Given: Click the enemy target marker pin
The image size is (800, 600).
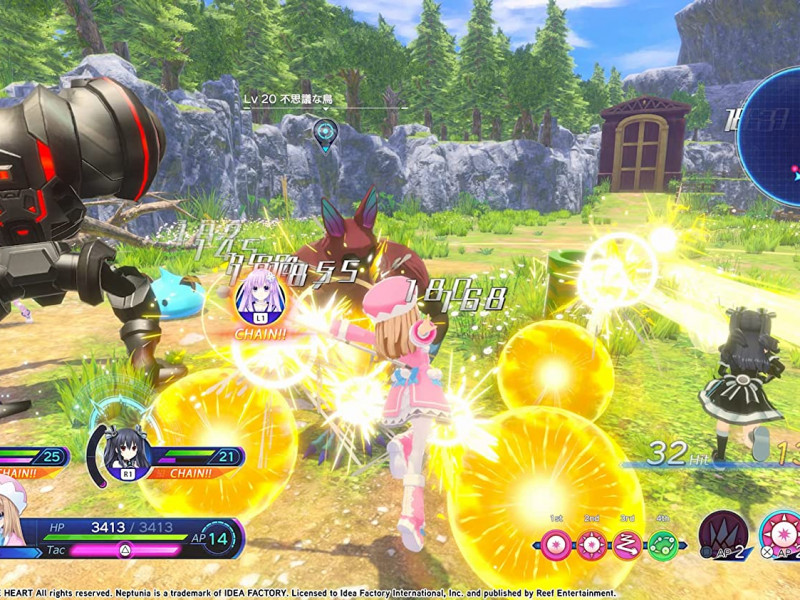Looking at the screenshot, I should (324, 130).
